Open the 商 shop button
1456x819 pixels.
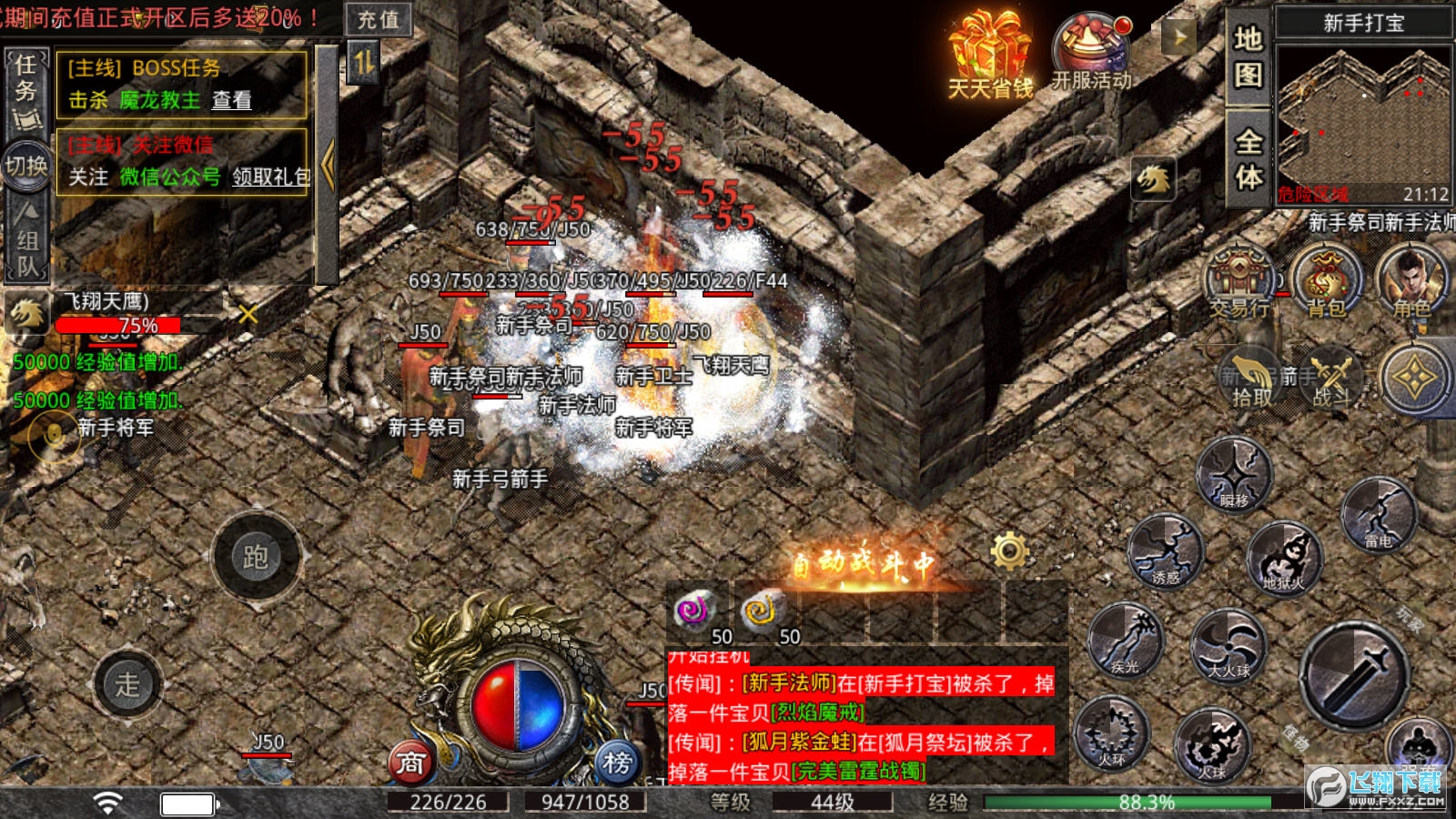tap(410, 763)
